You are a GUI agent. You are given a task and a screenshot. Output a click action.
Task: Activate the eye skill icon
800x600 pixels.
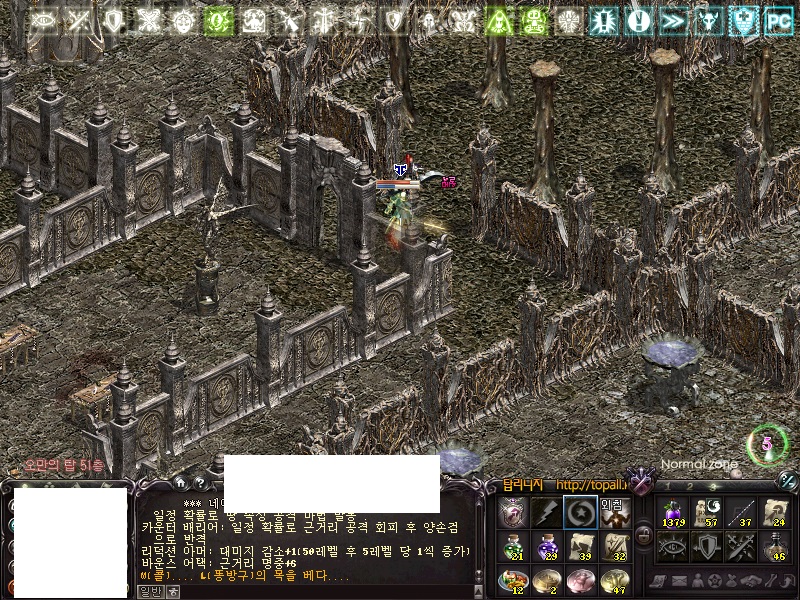click(x=671, y=545)
